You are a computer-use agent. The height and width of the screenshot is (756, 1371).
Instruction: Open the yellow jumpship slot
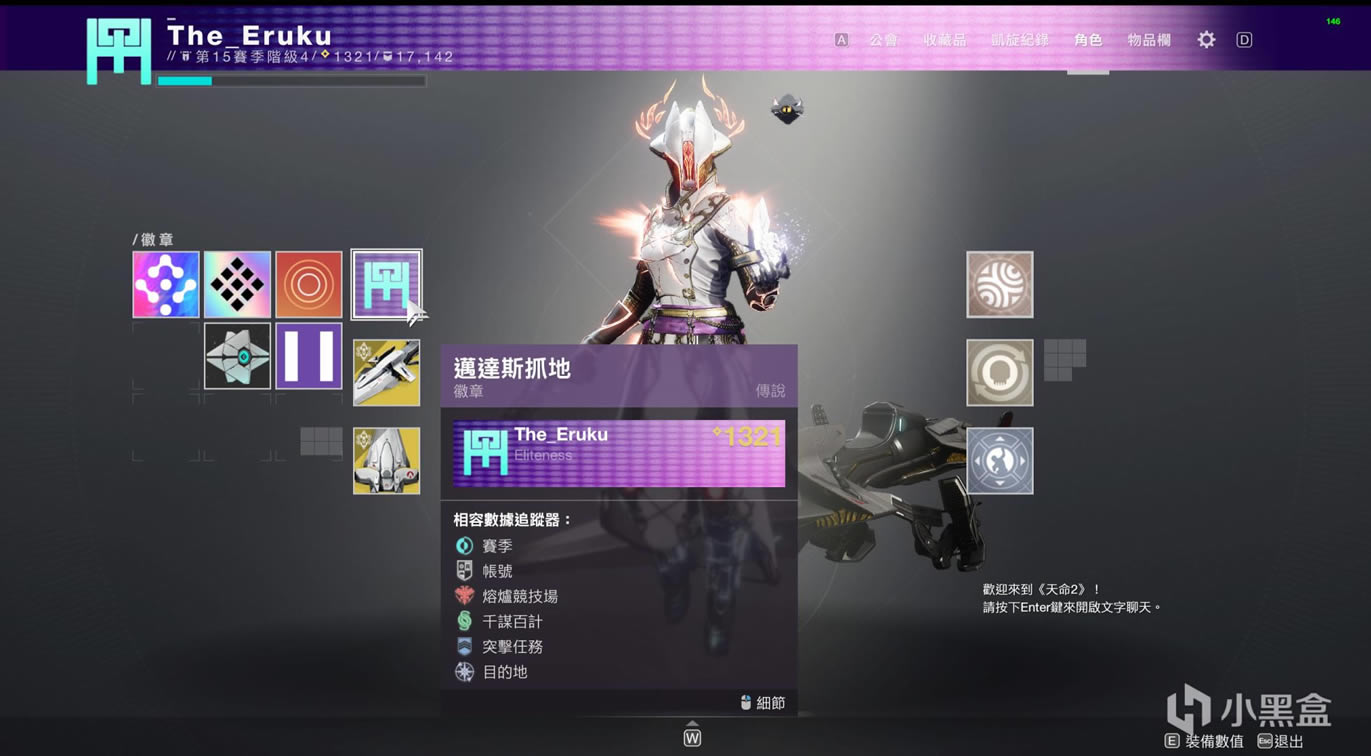386,461
